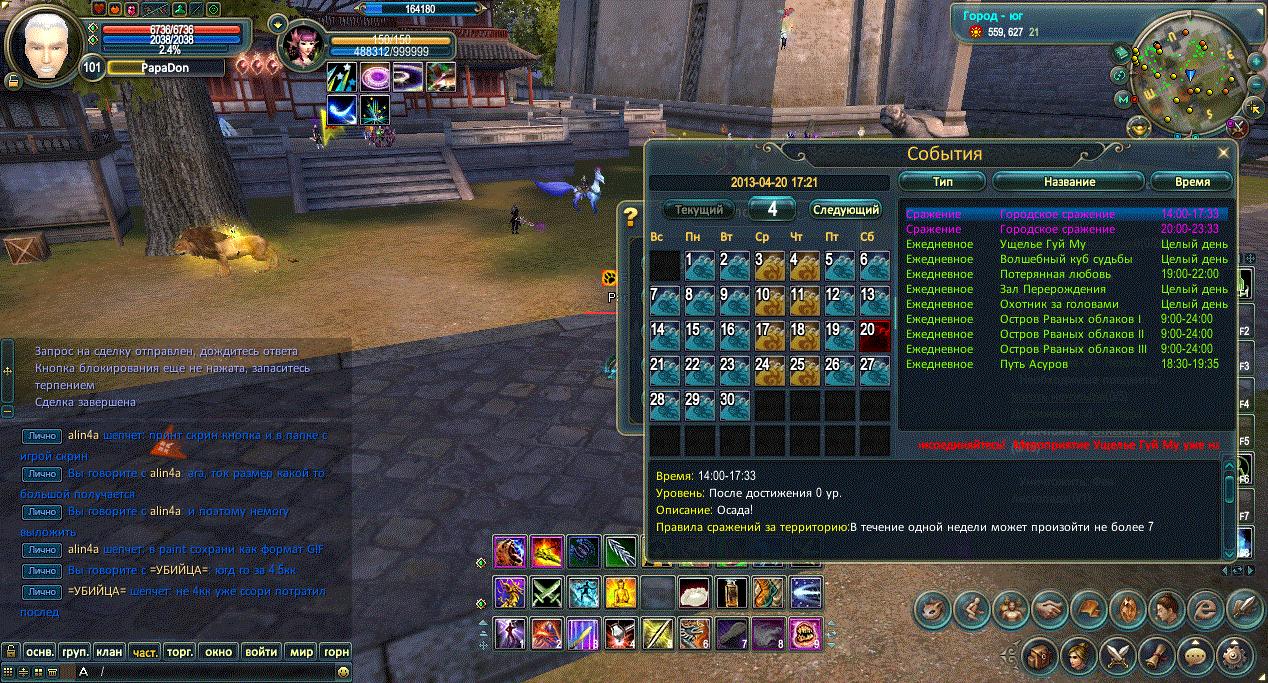Go to the Следующий month
The height and width of the screenshot is (683, 1268).
[x=845, y=210]
